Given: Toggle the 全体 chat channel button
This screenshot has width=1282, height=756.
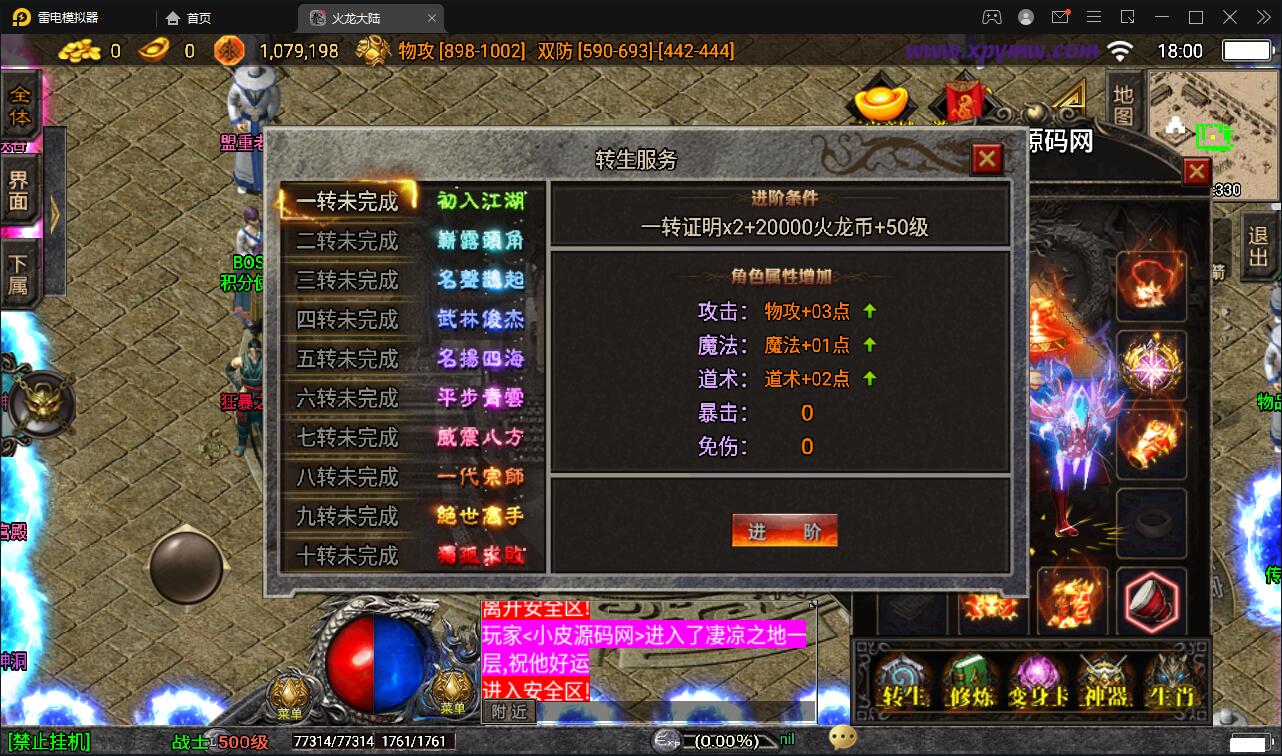Looking at the screenshot, I should click(x=22, y=103).
